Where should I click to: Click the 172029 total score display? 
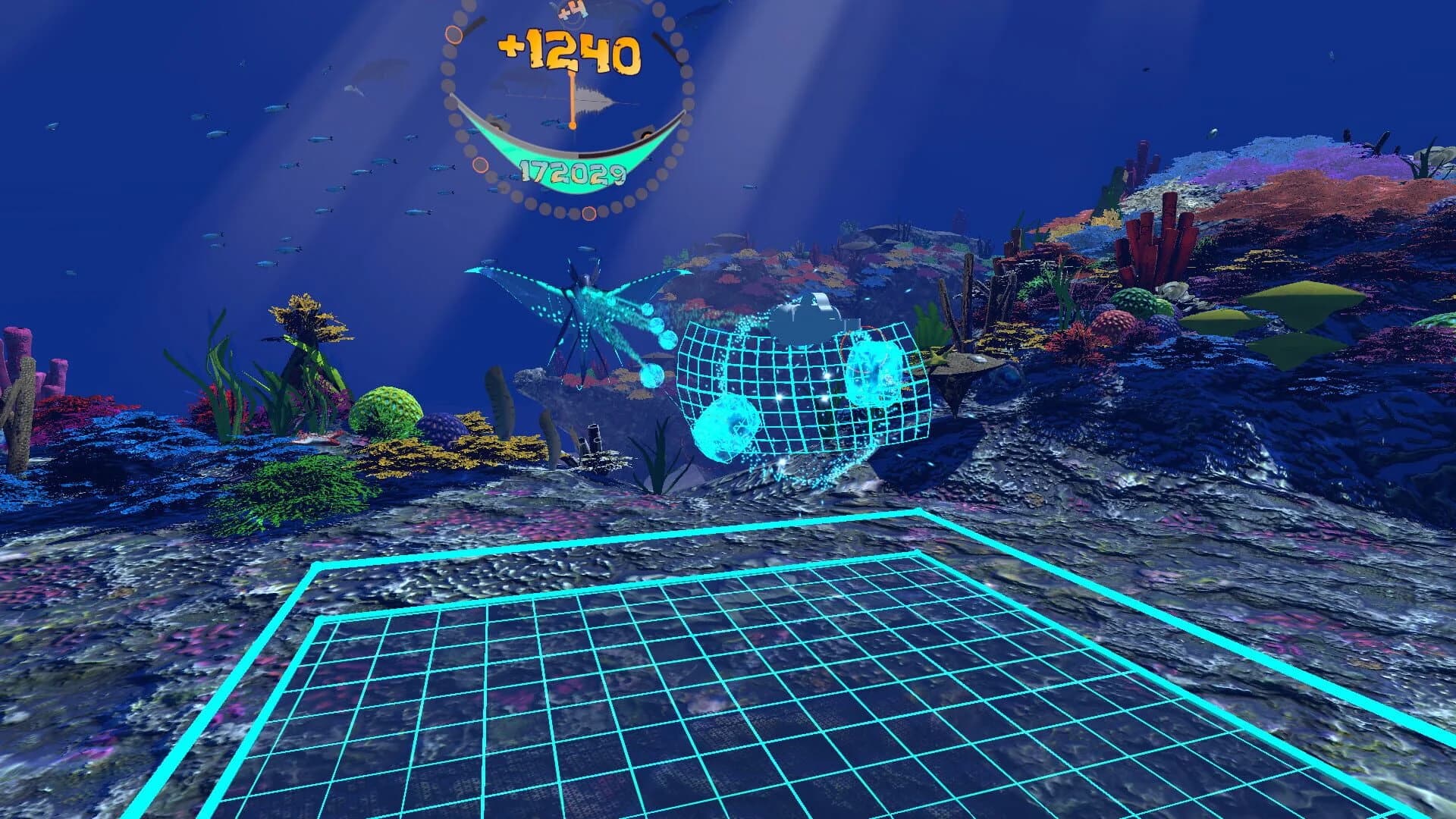pyautogui.click(x=573, y=173)
